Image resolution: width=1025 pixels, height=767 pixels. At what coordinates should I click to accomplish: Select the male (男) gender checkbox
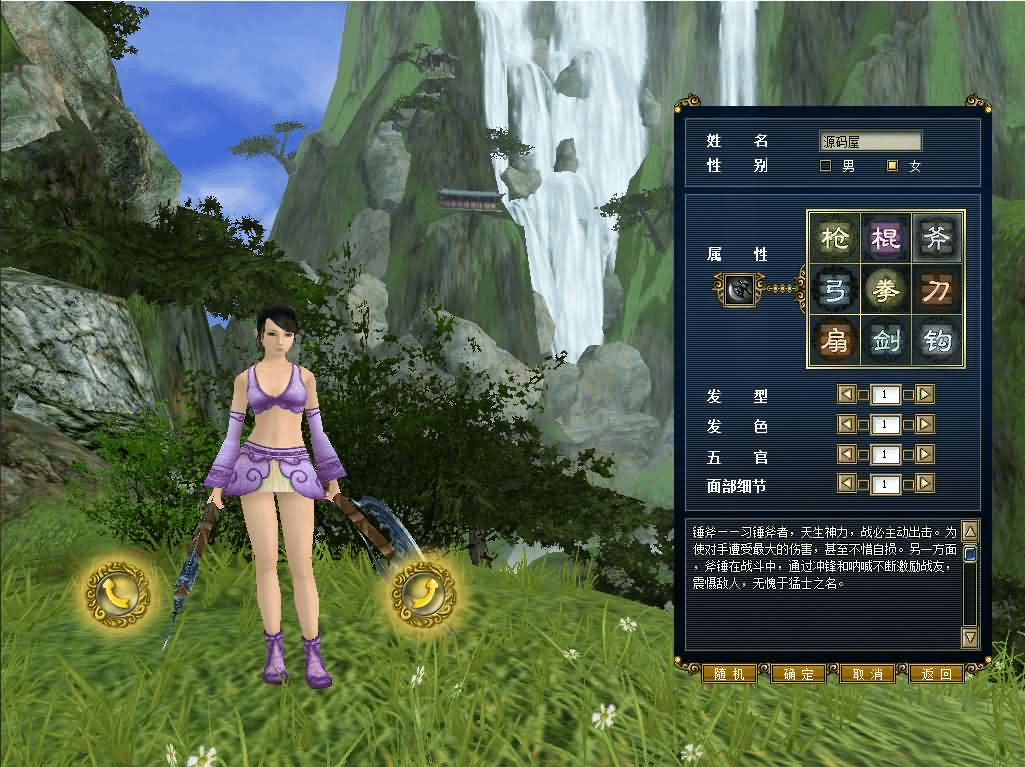click(826, 166)
